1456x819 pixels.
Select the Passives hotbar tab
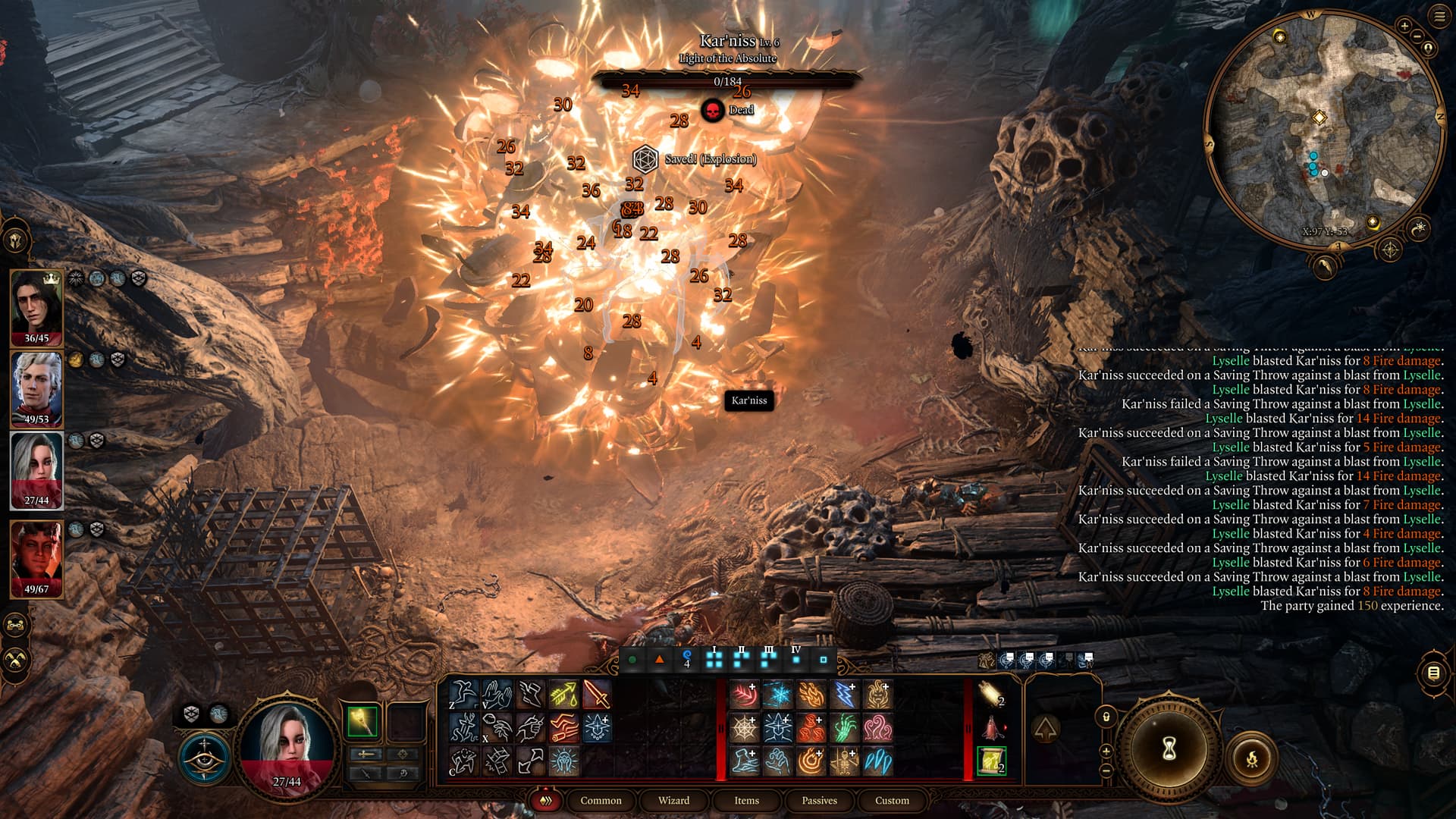coord(819,800)
